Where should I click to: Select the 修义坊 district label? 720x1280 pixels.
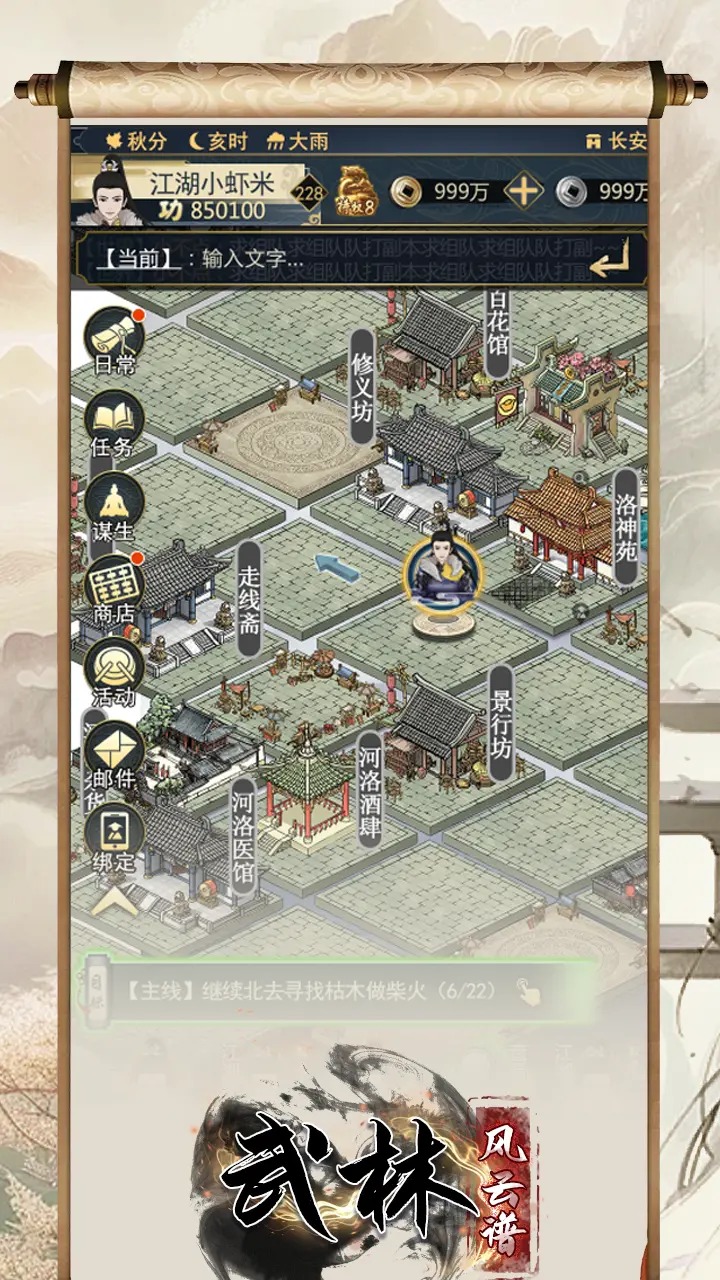pyautogui.click(x=362, y=386)
